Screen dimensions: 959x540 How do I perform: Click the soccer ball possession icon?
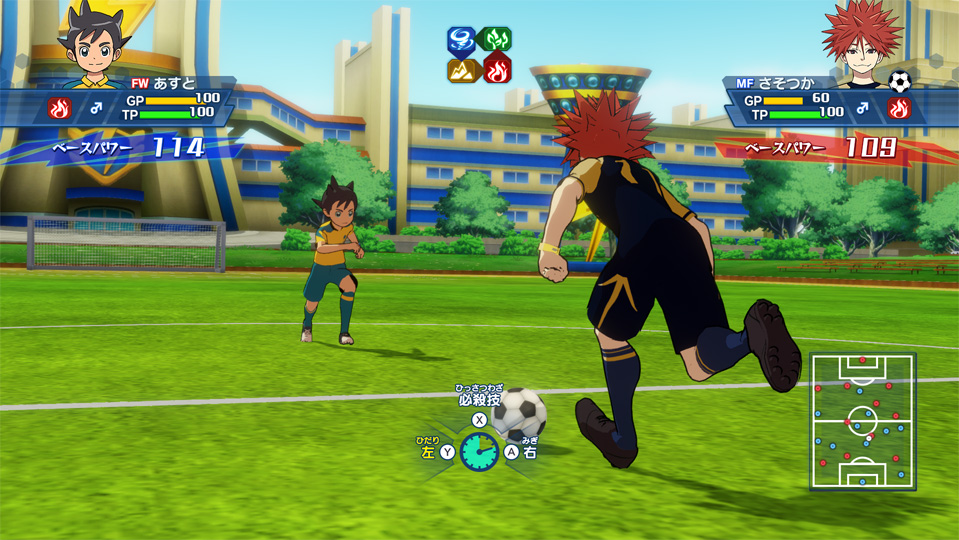click(899, 81)
